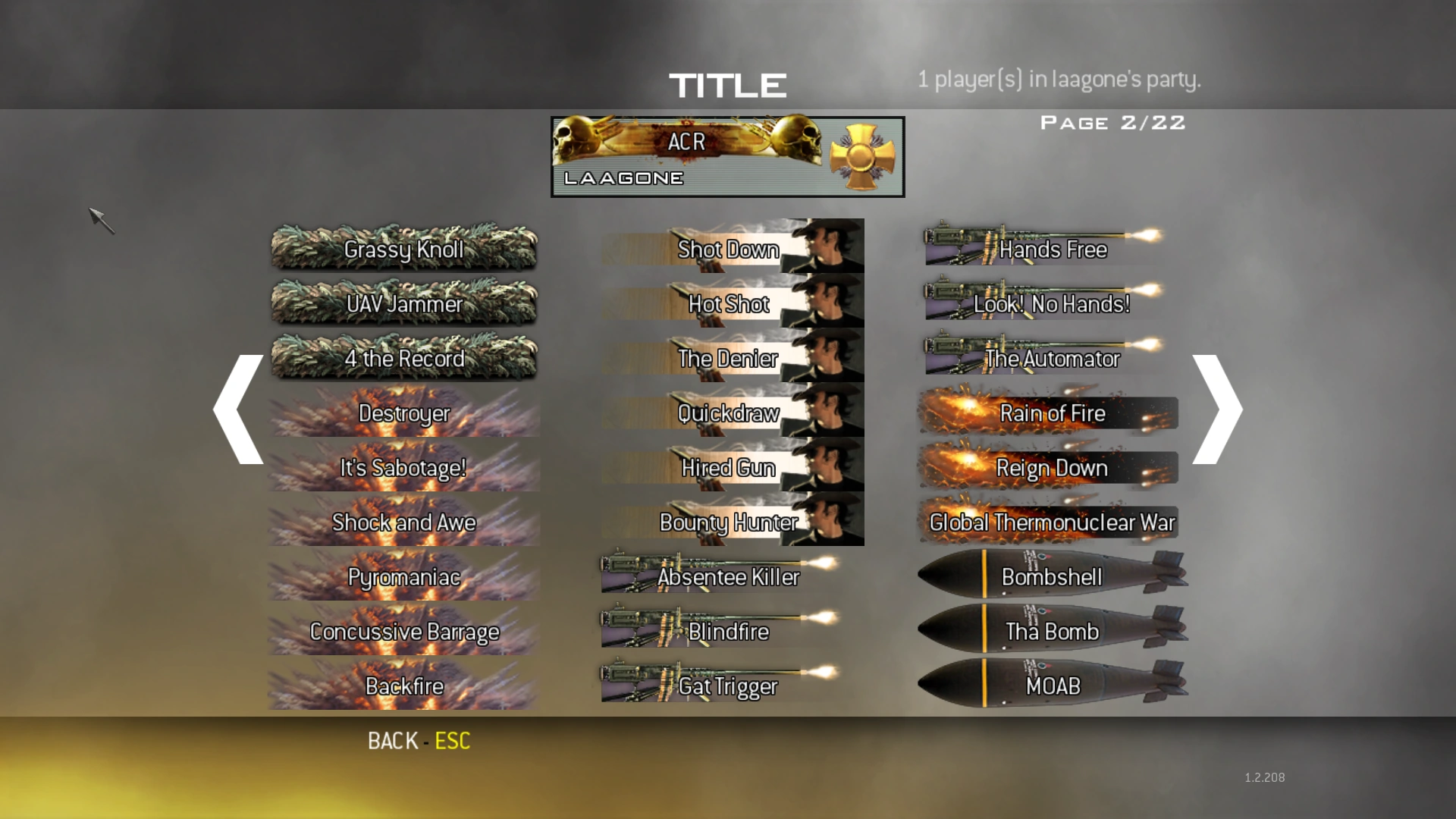Pick the Shot Down title
1456x819 pixels.
728,249
